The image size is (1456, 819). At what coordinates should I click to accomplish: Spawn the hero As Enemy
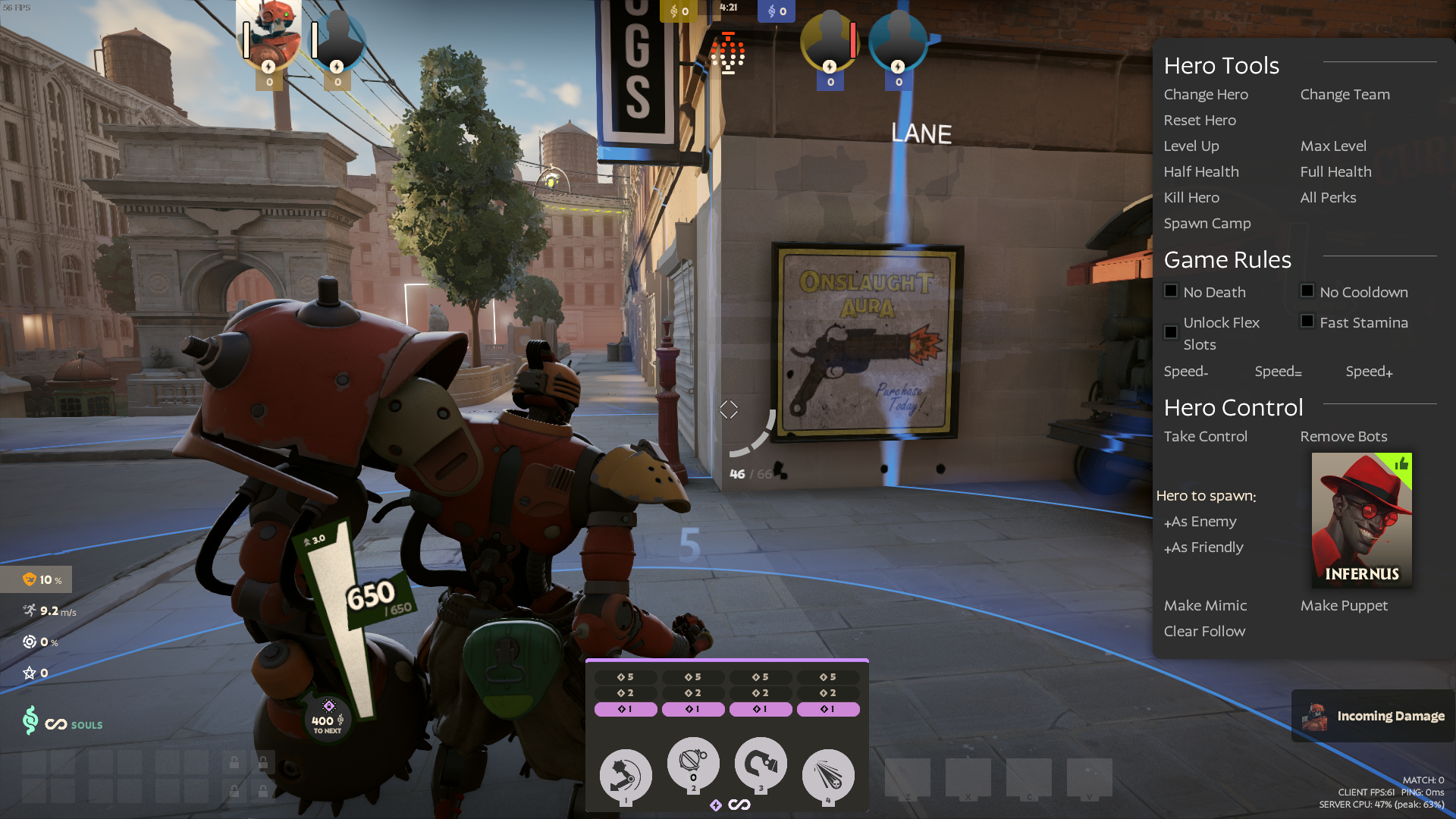(x=1200, y=522)
